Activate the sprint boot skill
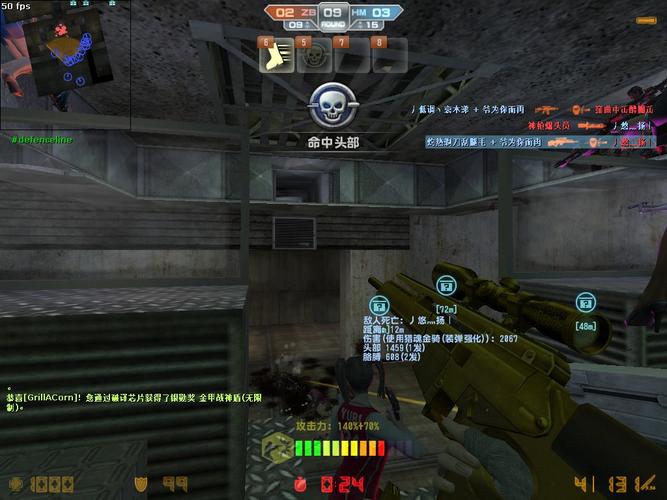Screen dimensions: 667x500 coord(275,57)
